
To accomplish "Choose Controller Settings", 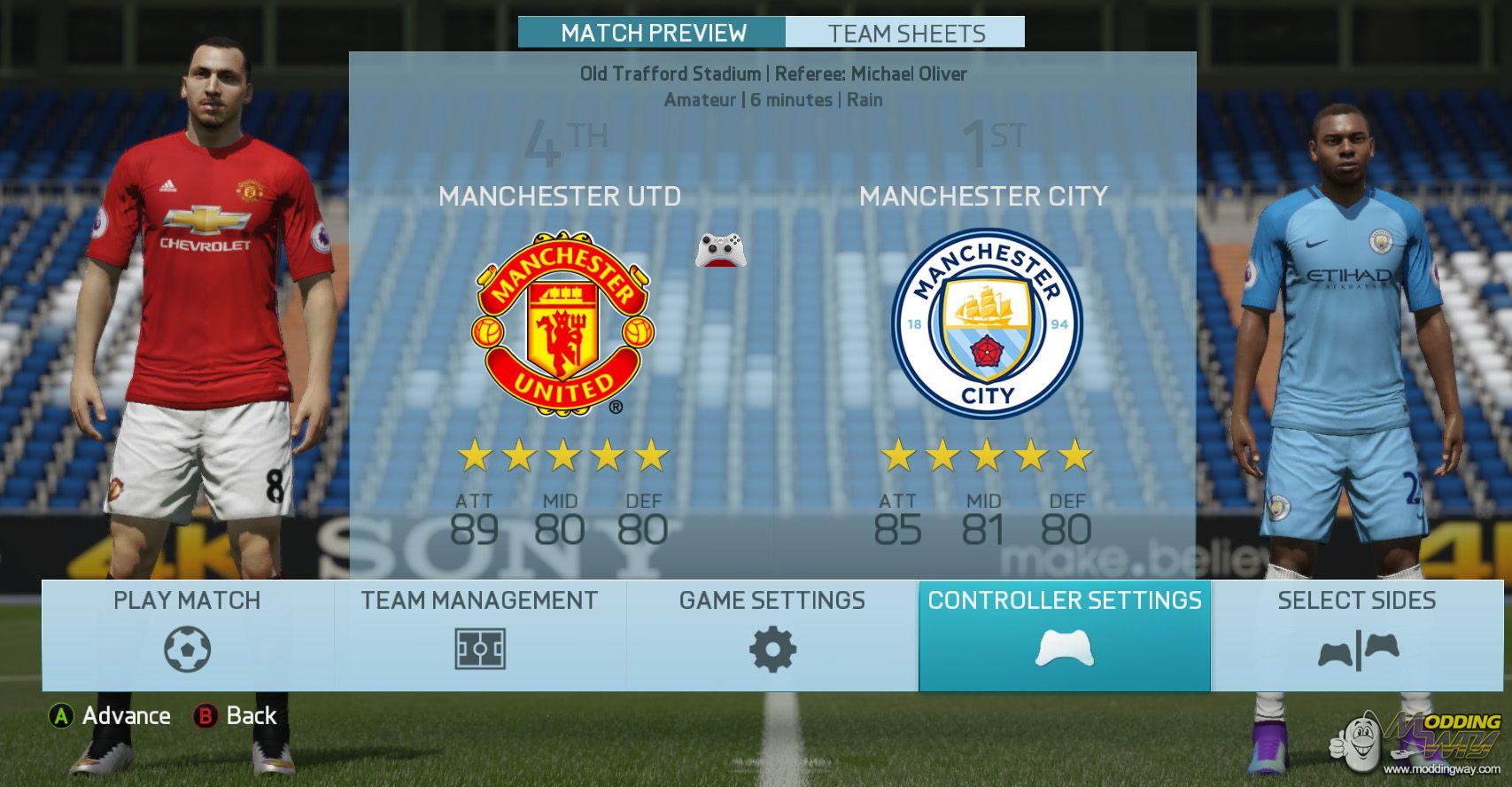I will tap(1065, 635).
